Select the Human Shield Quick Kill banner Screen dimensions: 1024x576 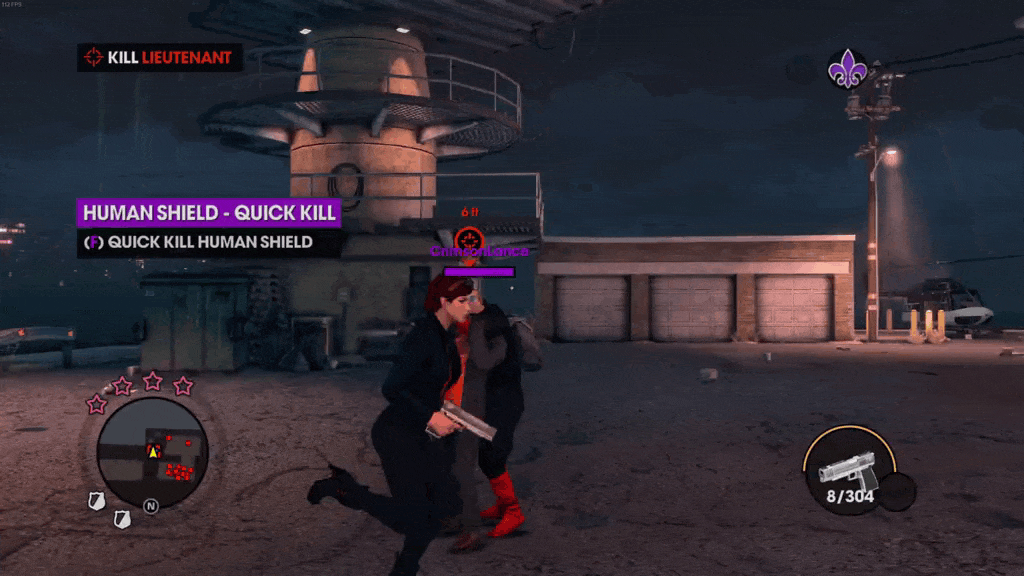[x=208, y=213]
